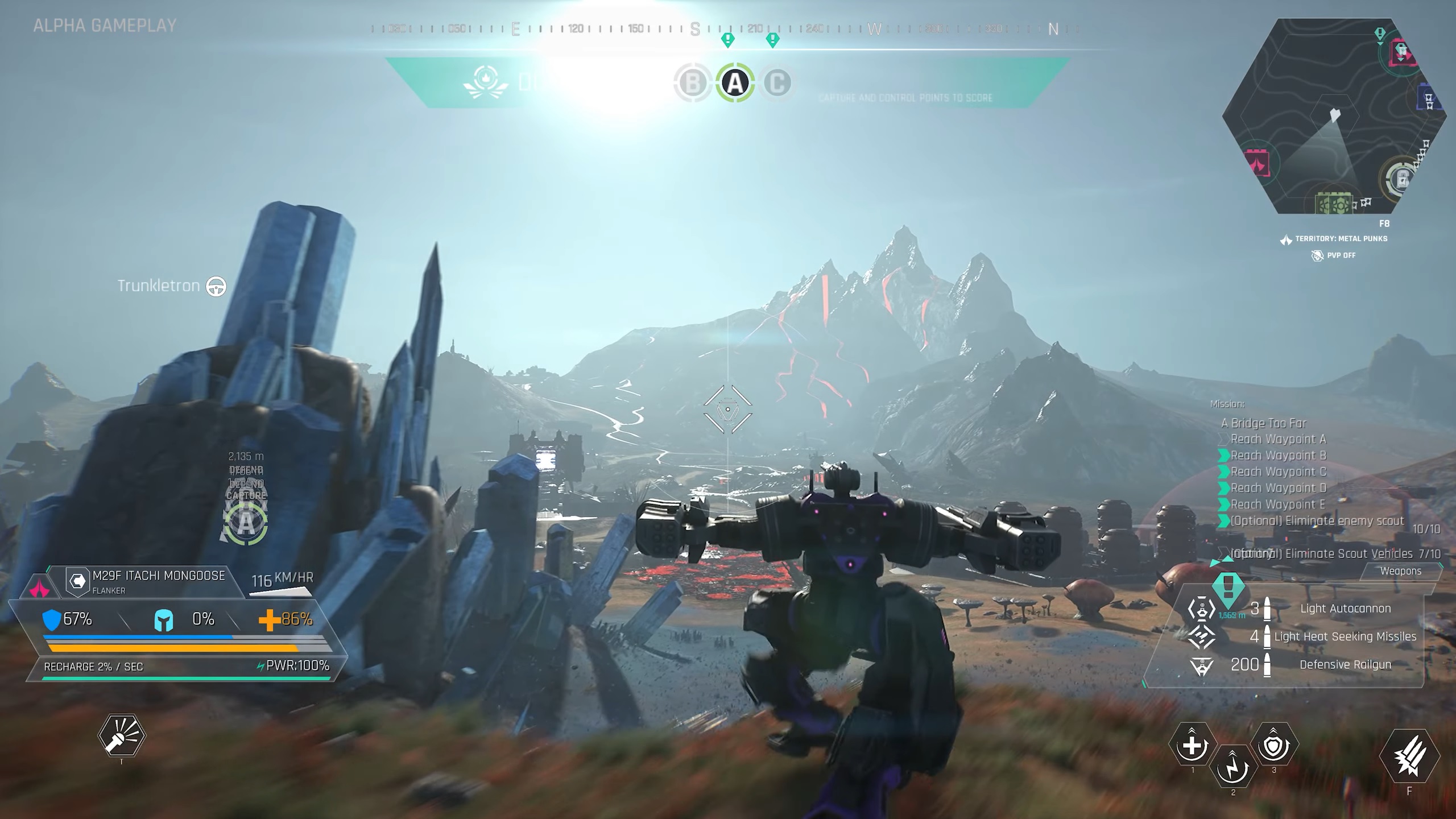Click the M29F Itachi Mongoose mech badge
The image size is (1456, 819).
[77, 581]
